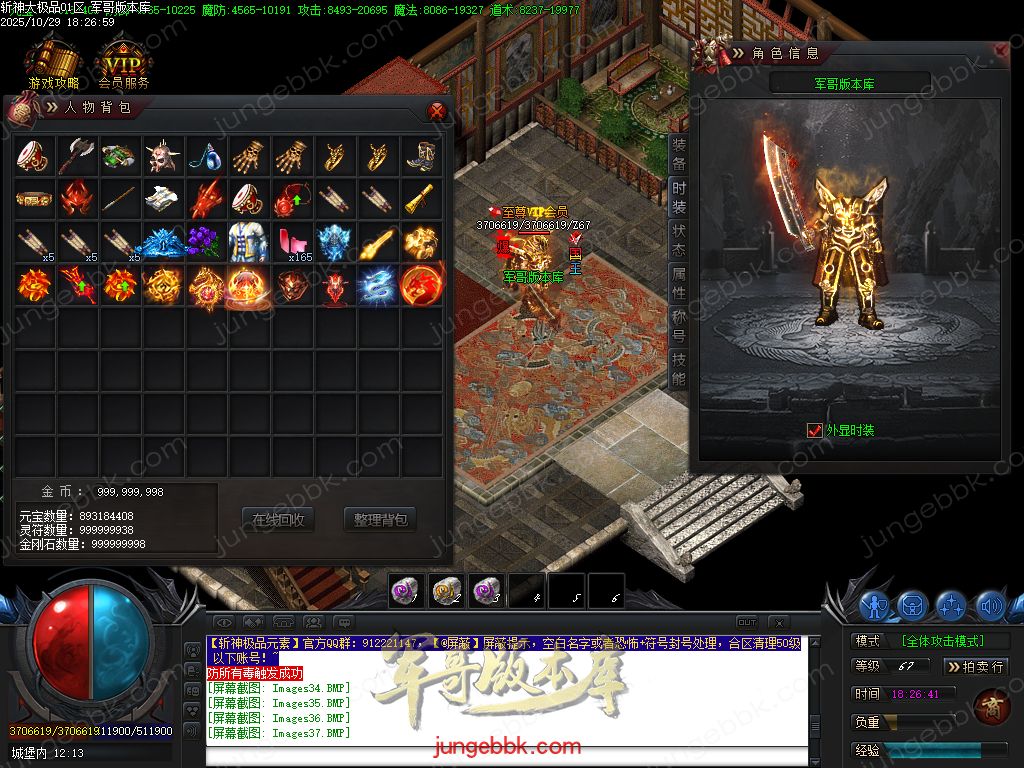
Task: Open the 拍卖行 auction house
Action: (x=975, y=666)
